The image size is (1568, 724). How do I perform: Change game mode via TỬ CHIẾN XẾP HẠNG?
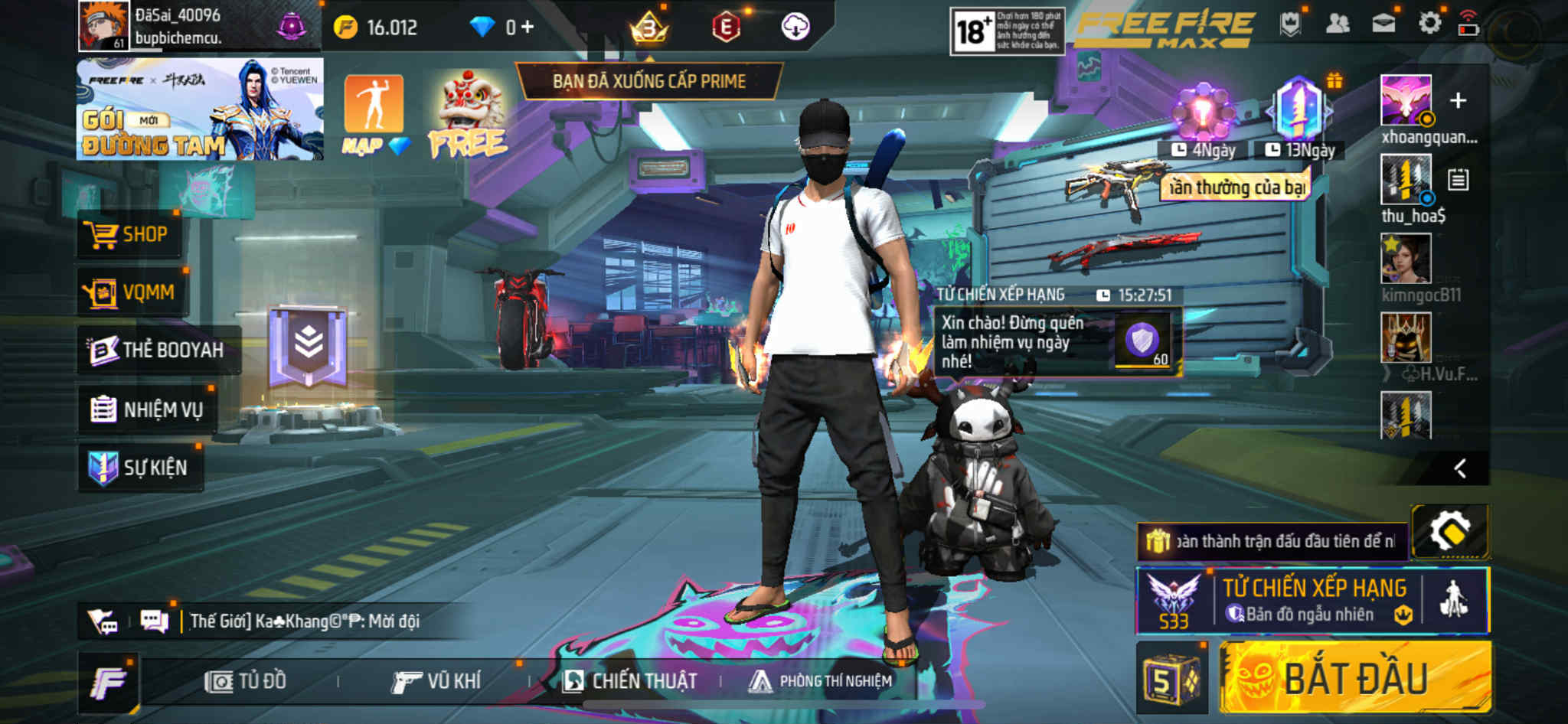tap(1312, 600)
